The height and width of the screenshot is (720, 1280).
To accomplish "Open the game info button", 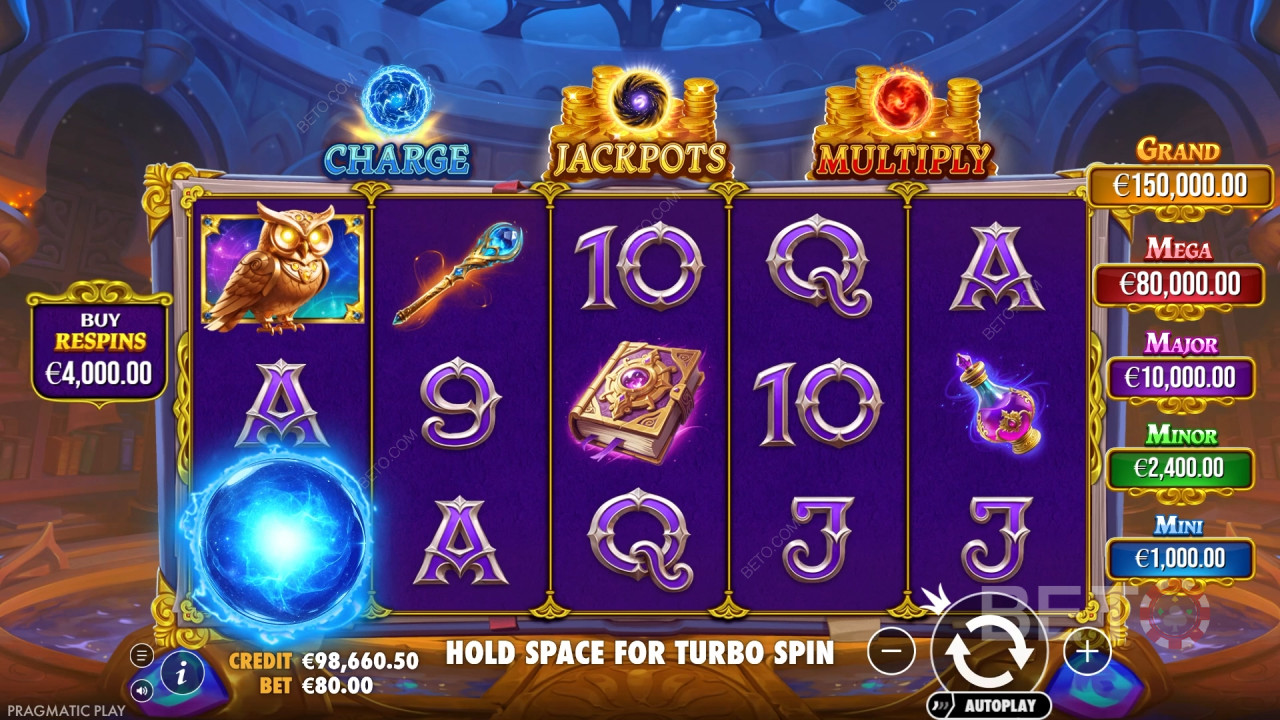I will click(182, 675).
